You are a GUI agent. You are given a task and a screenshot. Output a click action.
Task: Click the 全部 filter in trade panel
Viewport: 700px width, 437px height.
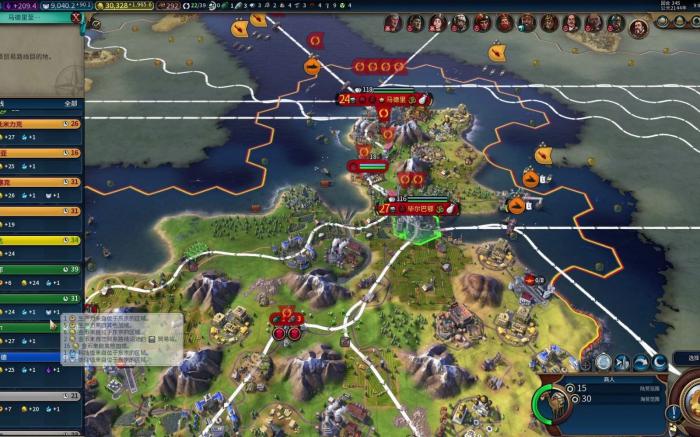click(70, 102)
